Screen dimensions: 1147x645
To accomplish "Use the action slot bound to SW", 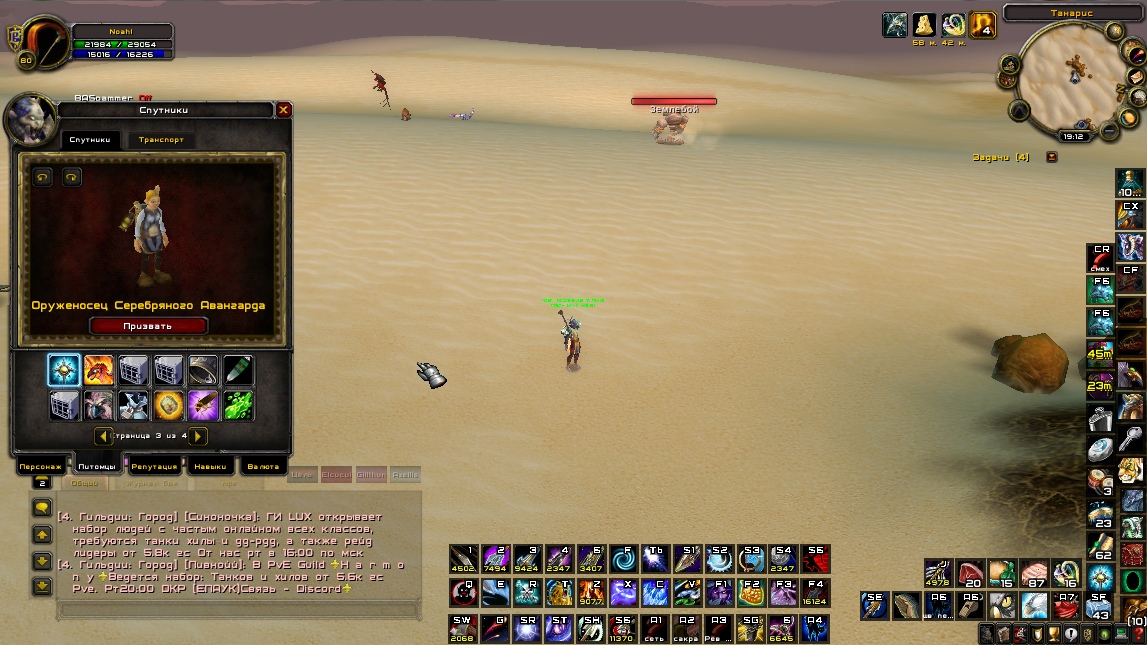I will 463,627.
